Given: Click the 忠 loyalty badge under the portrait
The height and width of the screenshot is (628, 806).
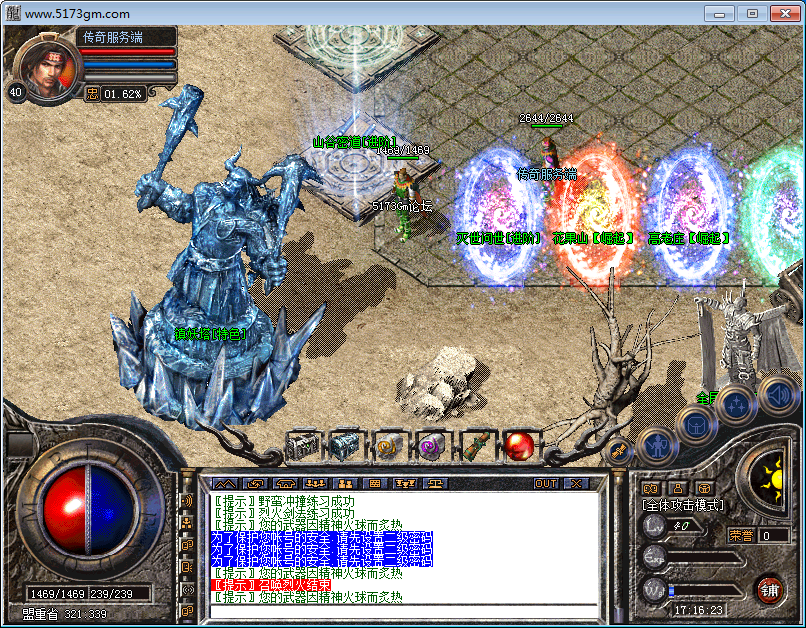Looking at the screenshot, I should tap(92, 93).
